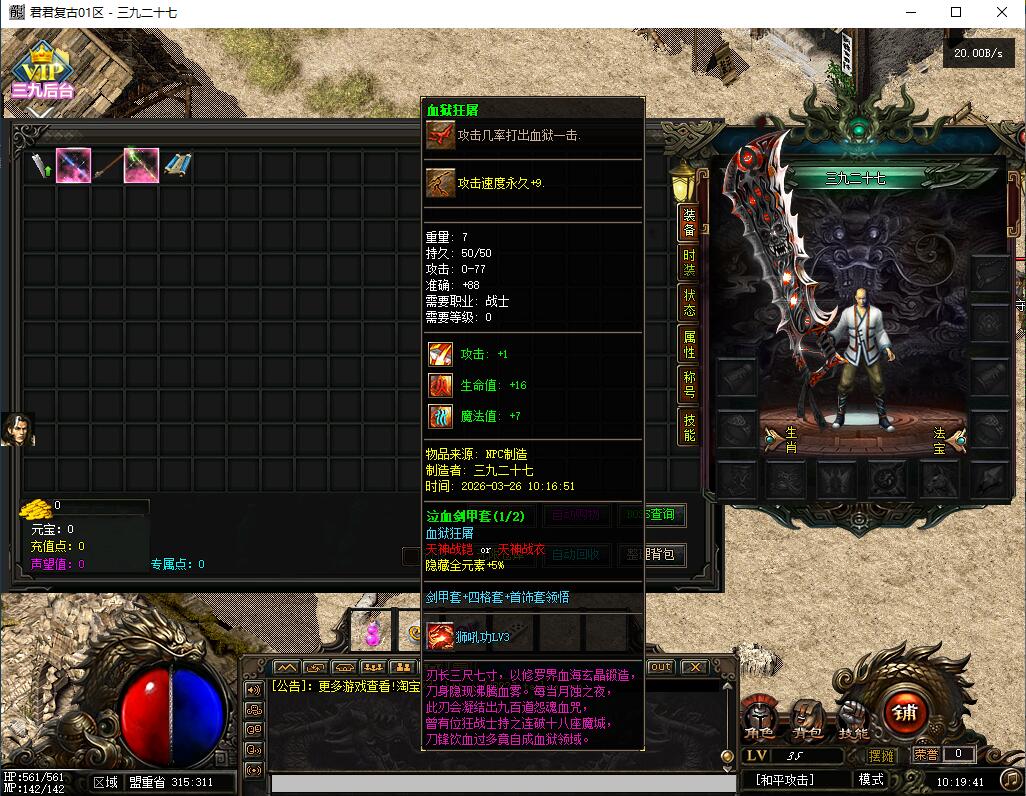Screen dimensions: 1026x796
Task: Click the 法宝 treasure button
Action: point(944,437)
